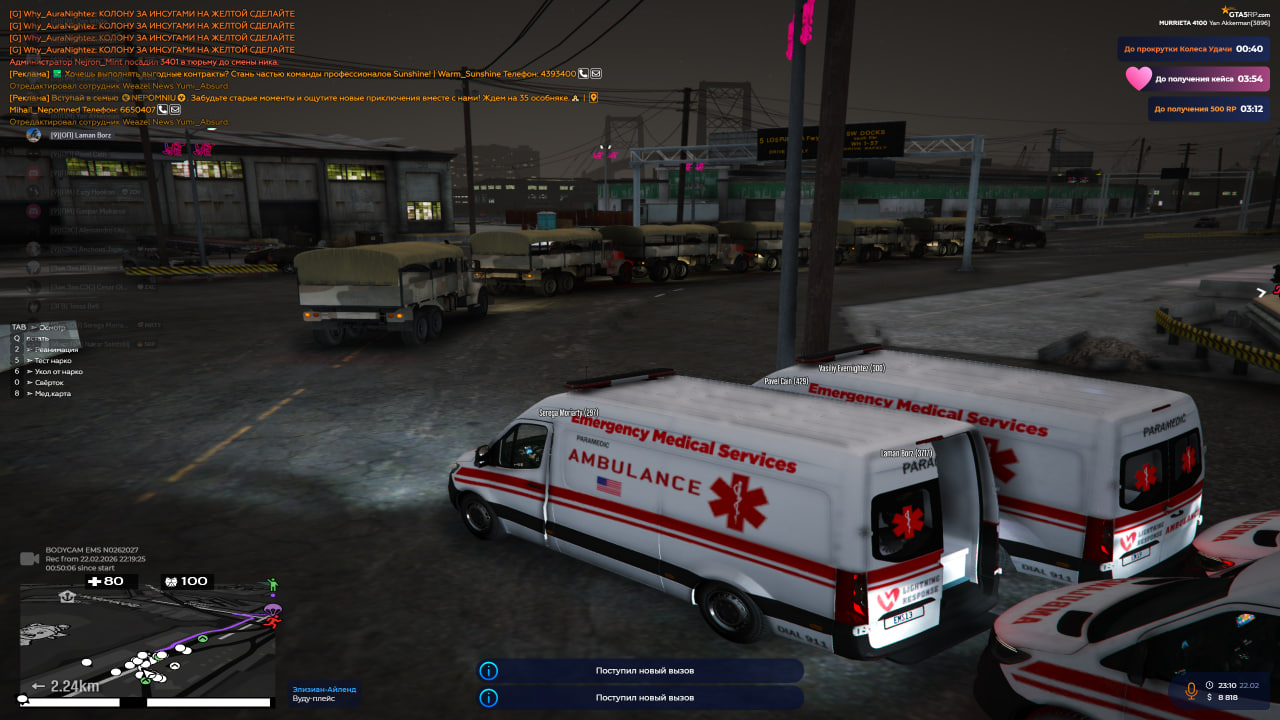Dial 6650407 using its phone icon
This screenshot has height=720, width=1280.
[x=163, y=110]
